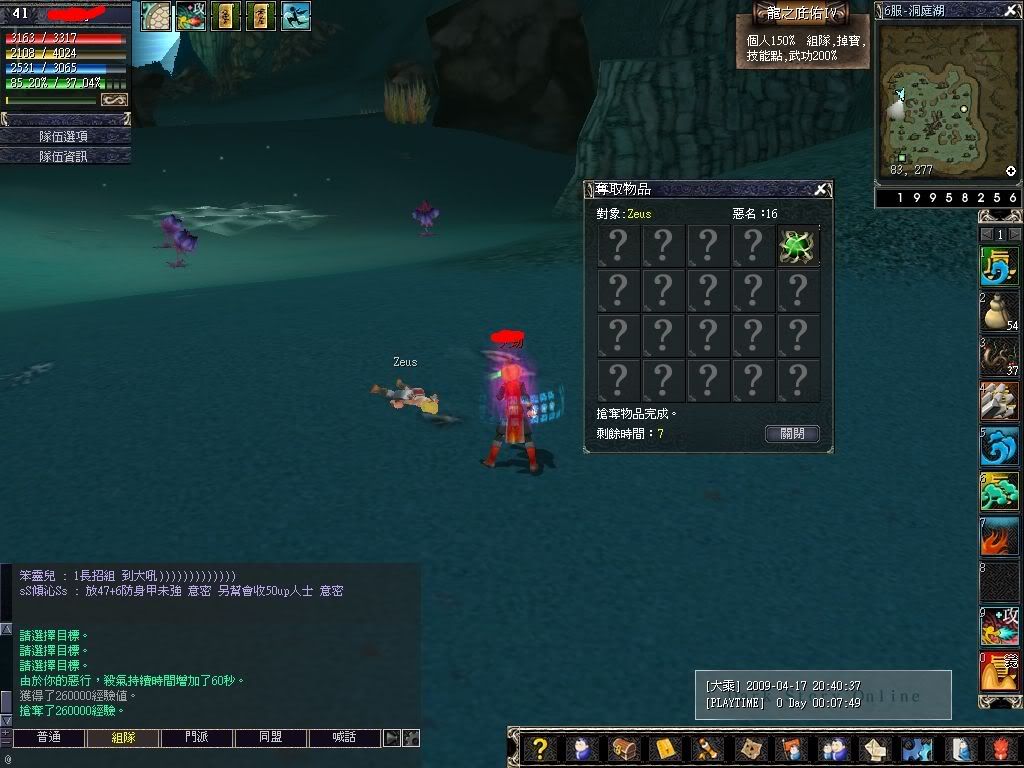
Task: Open the 隊伍選項 party options
Action: [65, 136]
